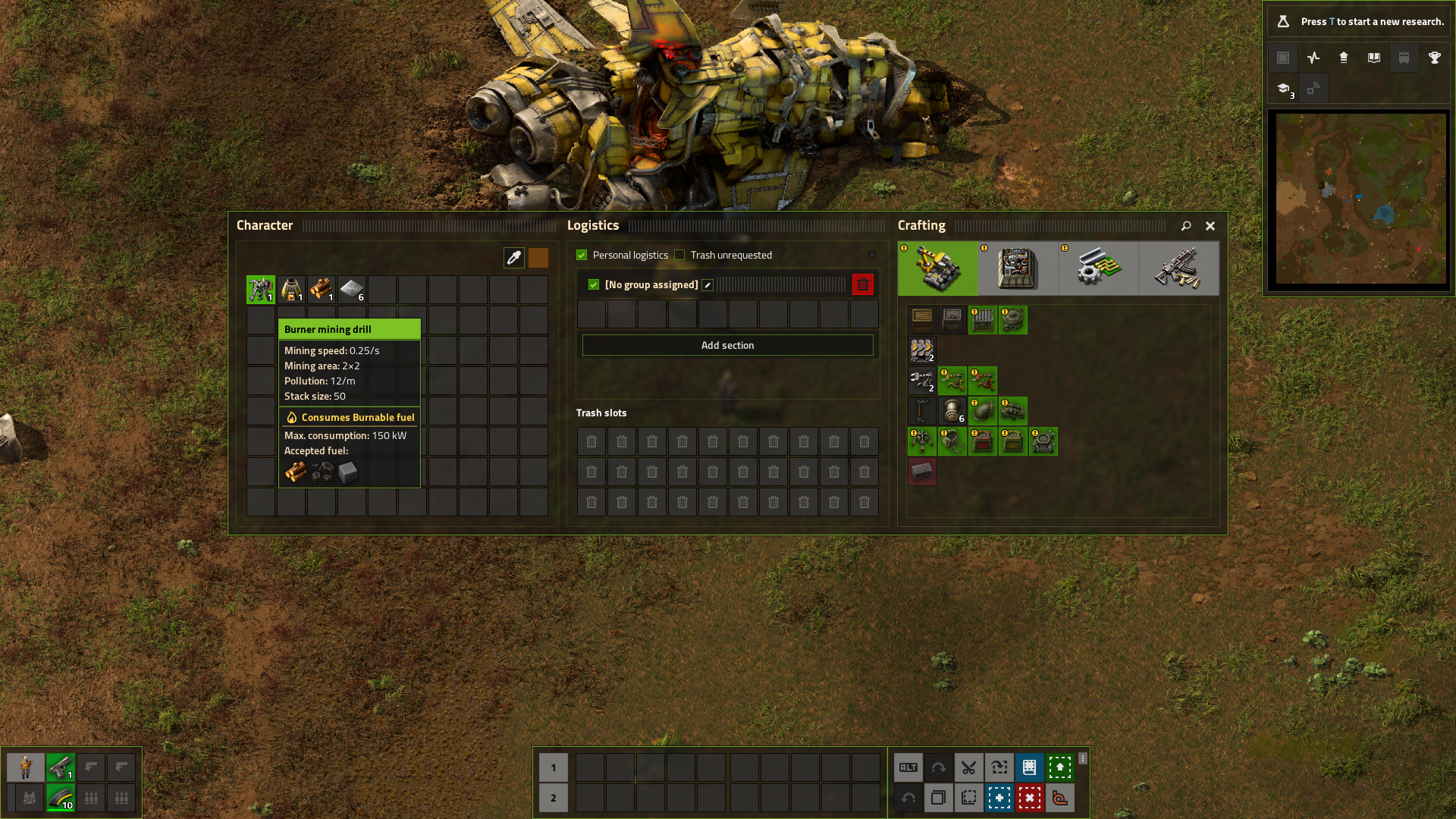This screenshot has height=819, width=1456.
Task: Toggle the Personal logistics checkbox
Action: point(582,256)
